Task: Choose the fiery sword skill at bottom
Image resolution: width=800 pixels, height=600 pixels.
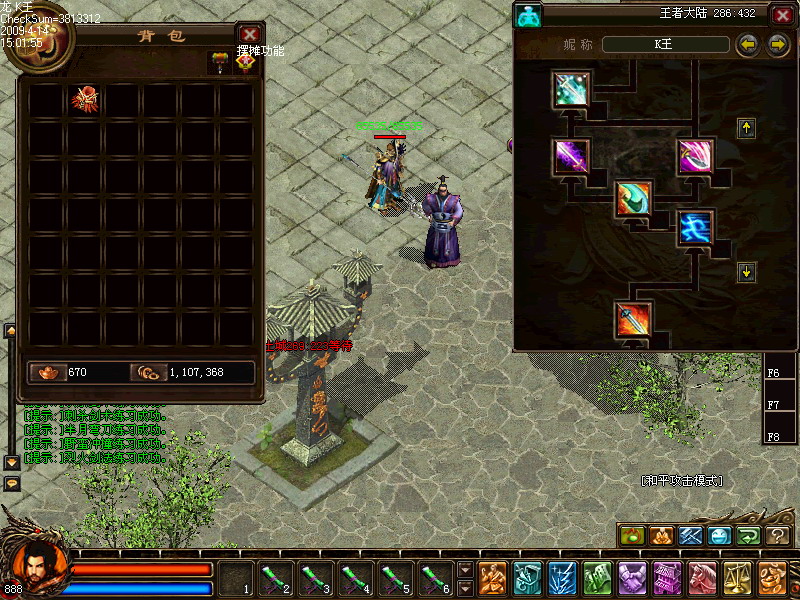Action: 634,320
